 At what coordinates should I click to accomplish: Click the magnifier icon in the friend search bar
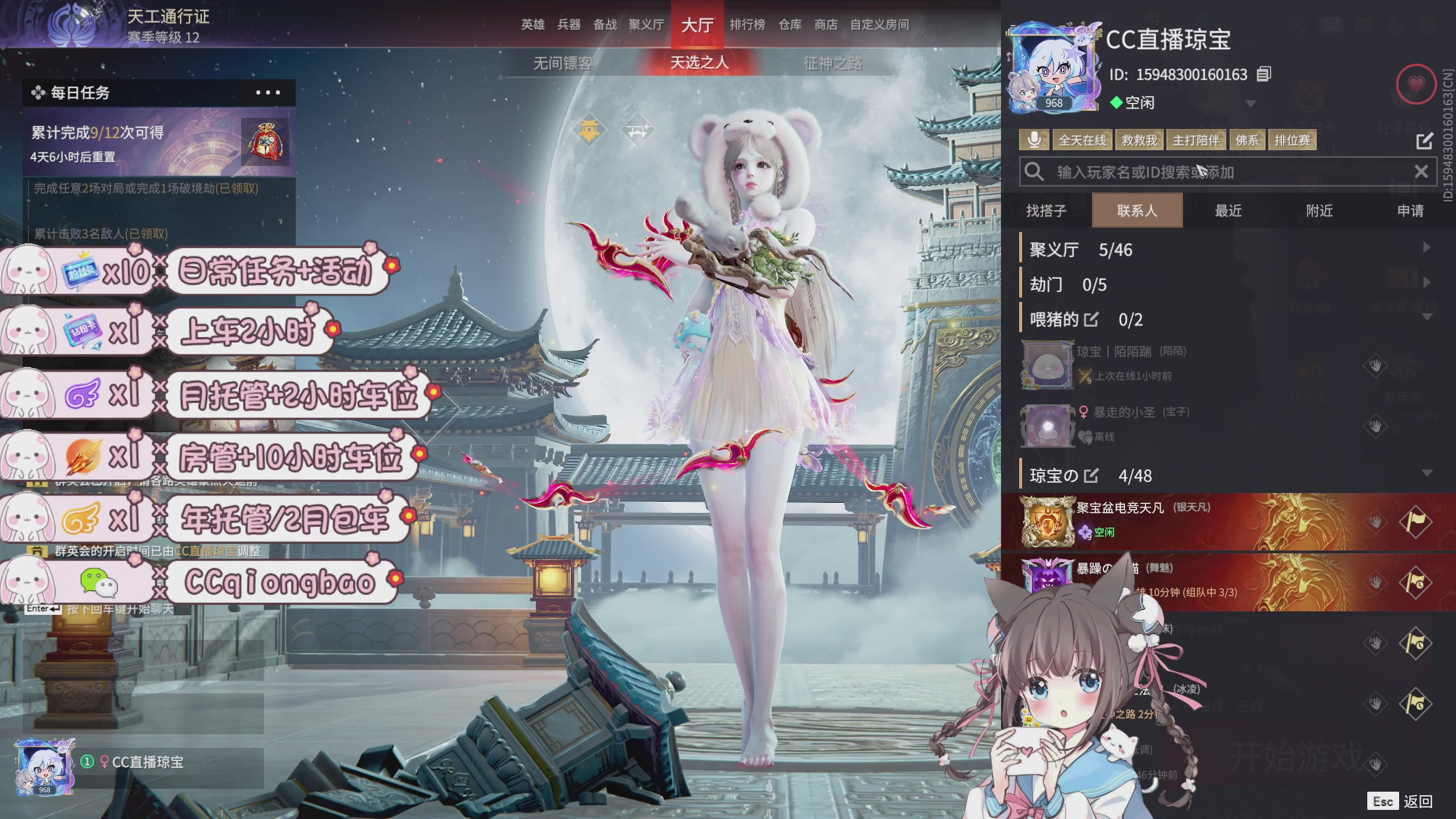point(1034,172)
